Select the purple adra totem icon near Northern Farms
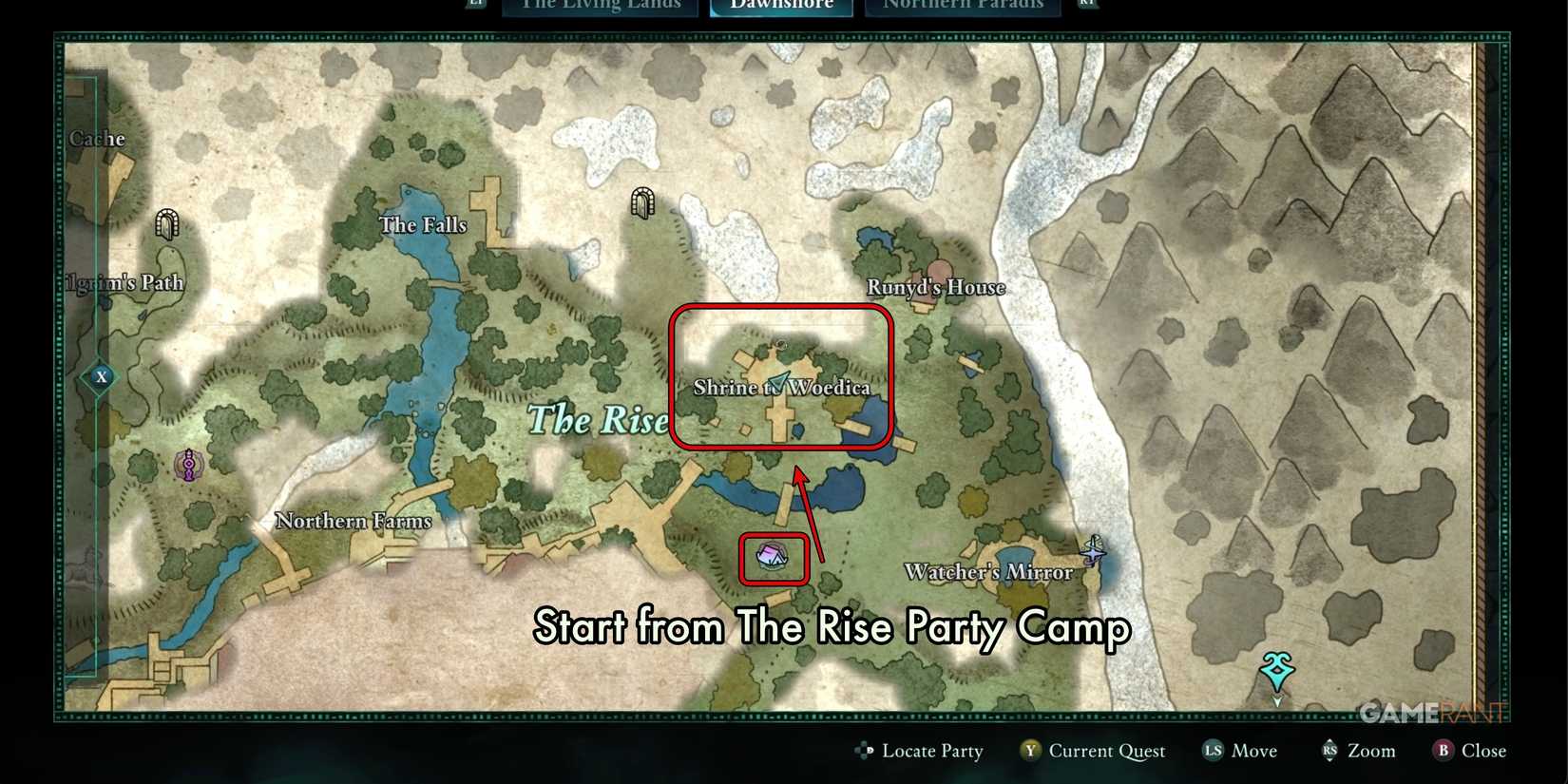 [x=188, y=465]
